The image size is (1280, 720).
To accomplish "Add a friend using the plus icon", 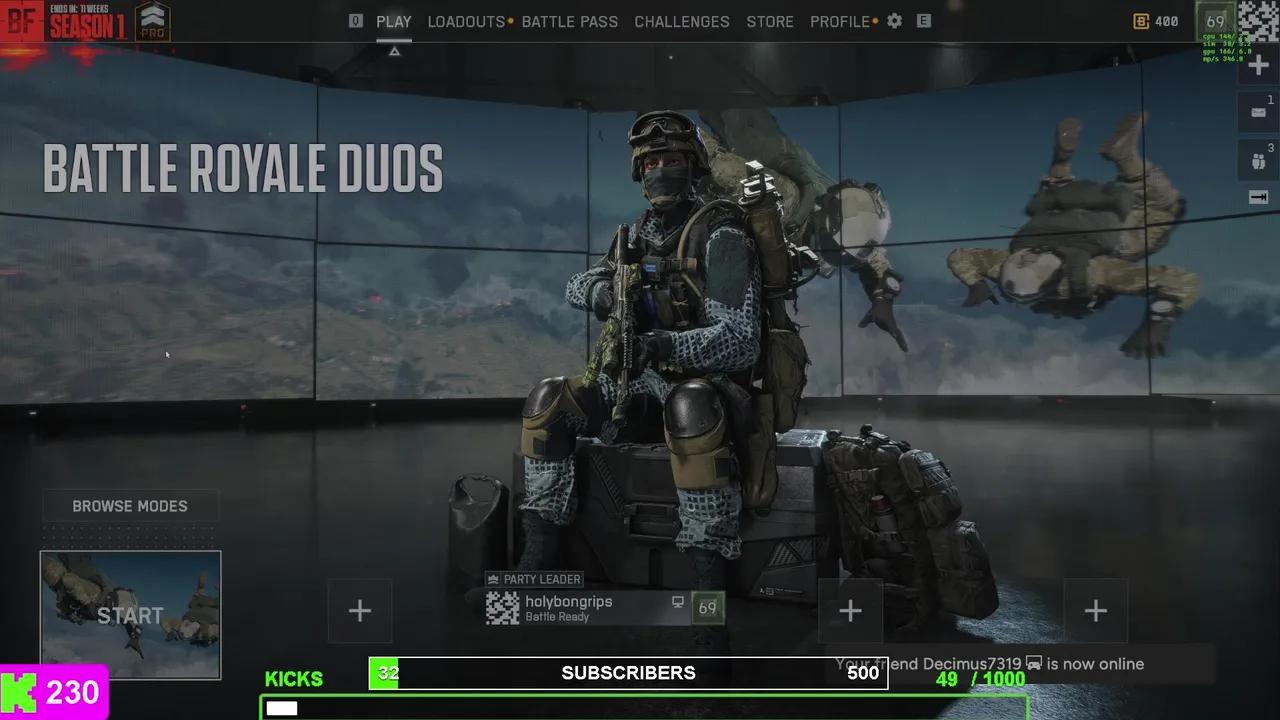I will pos(1257,64).
